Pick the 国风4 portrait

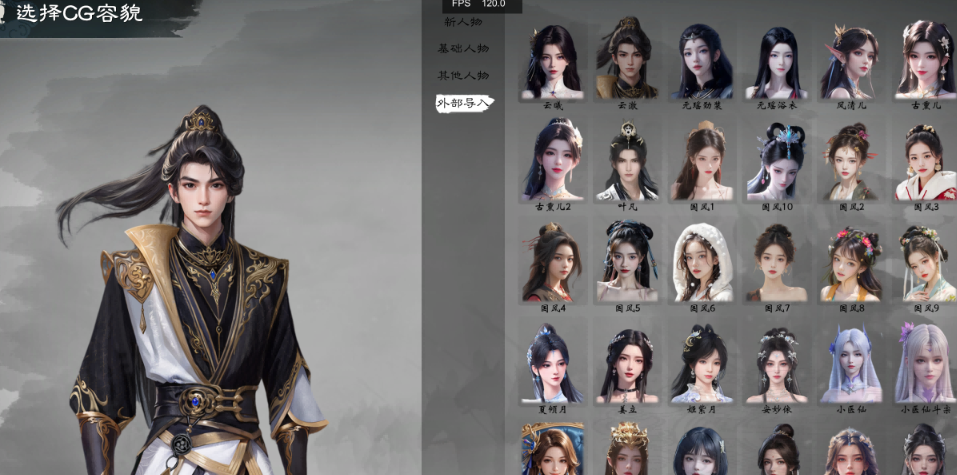click(553, 262)
